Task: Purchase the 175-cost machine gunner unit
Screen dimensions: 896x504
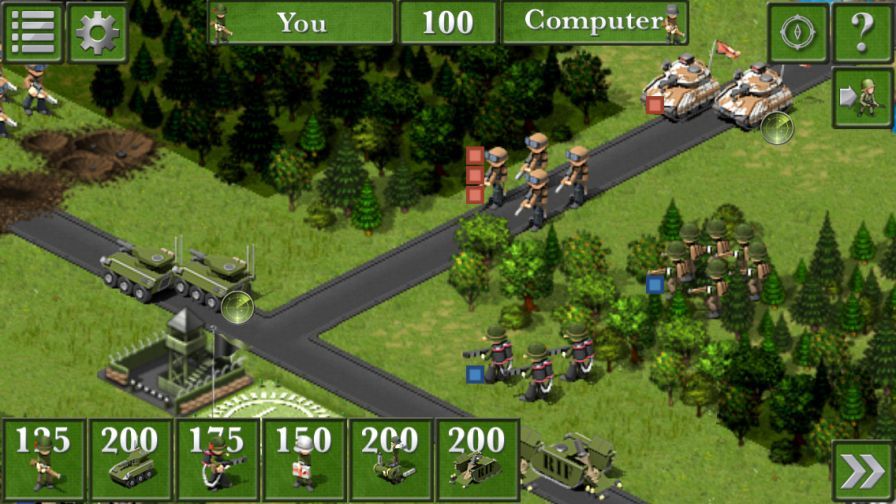Action: [x=217, y=460]
